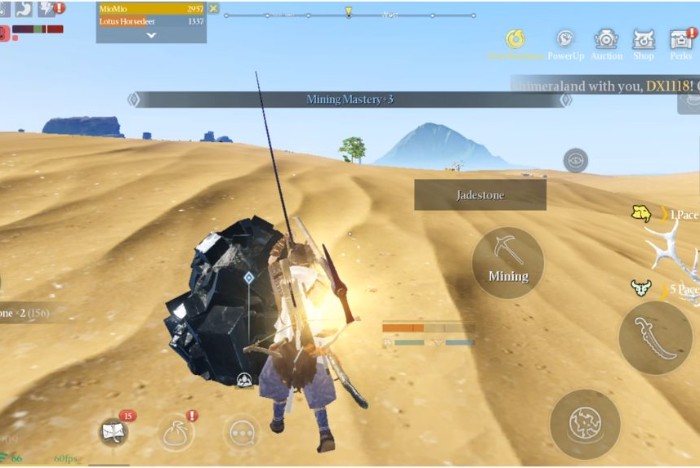
Task: Close the damage ranking panel
Action: pyautogui.click(x=213, y=8)
